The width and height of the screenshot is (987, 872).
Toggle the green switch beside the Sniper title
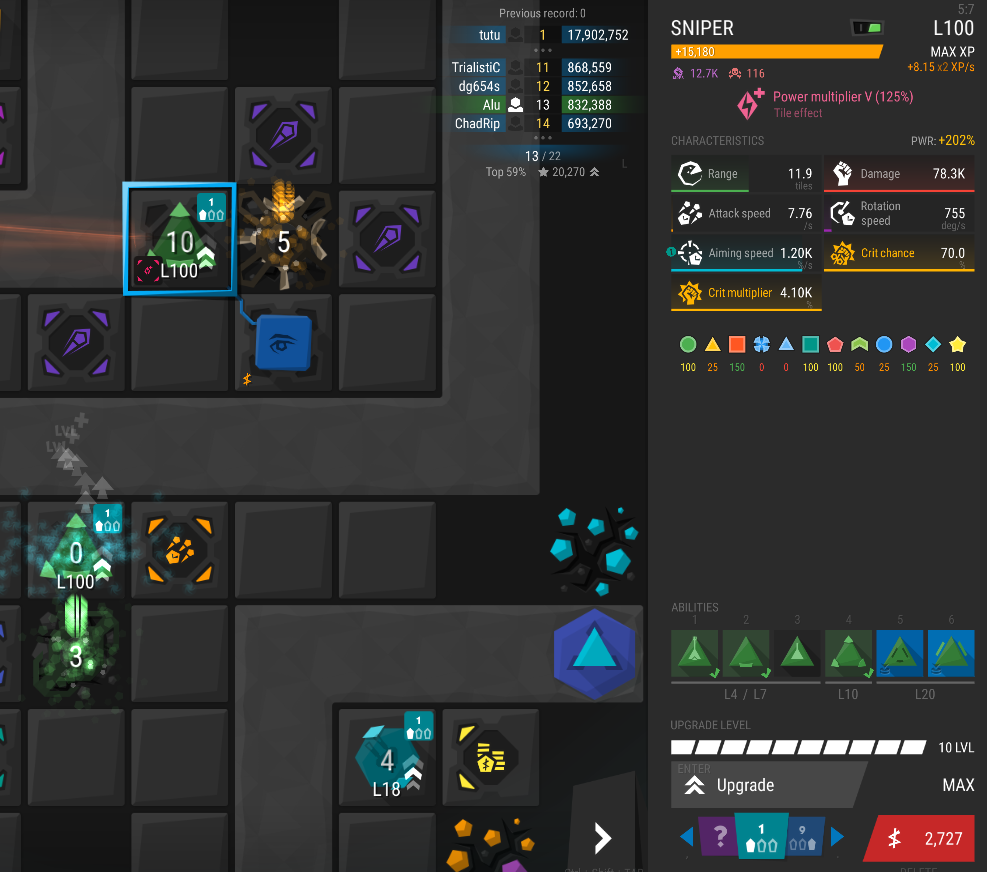point(868,27)
